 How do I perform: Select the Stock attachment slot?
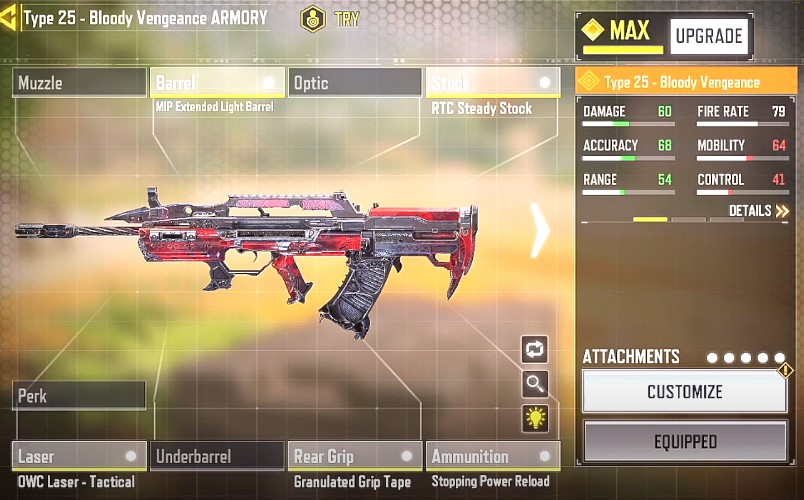click(x=492, y=83)
